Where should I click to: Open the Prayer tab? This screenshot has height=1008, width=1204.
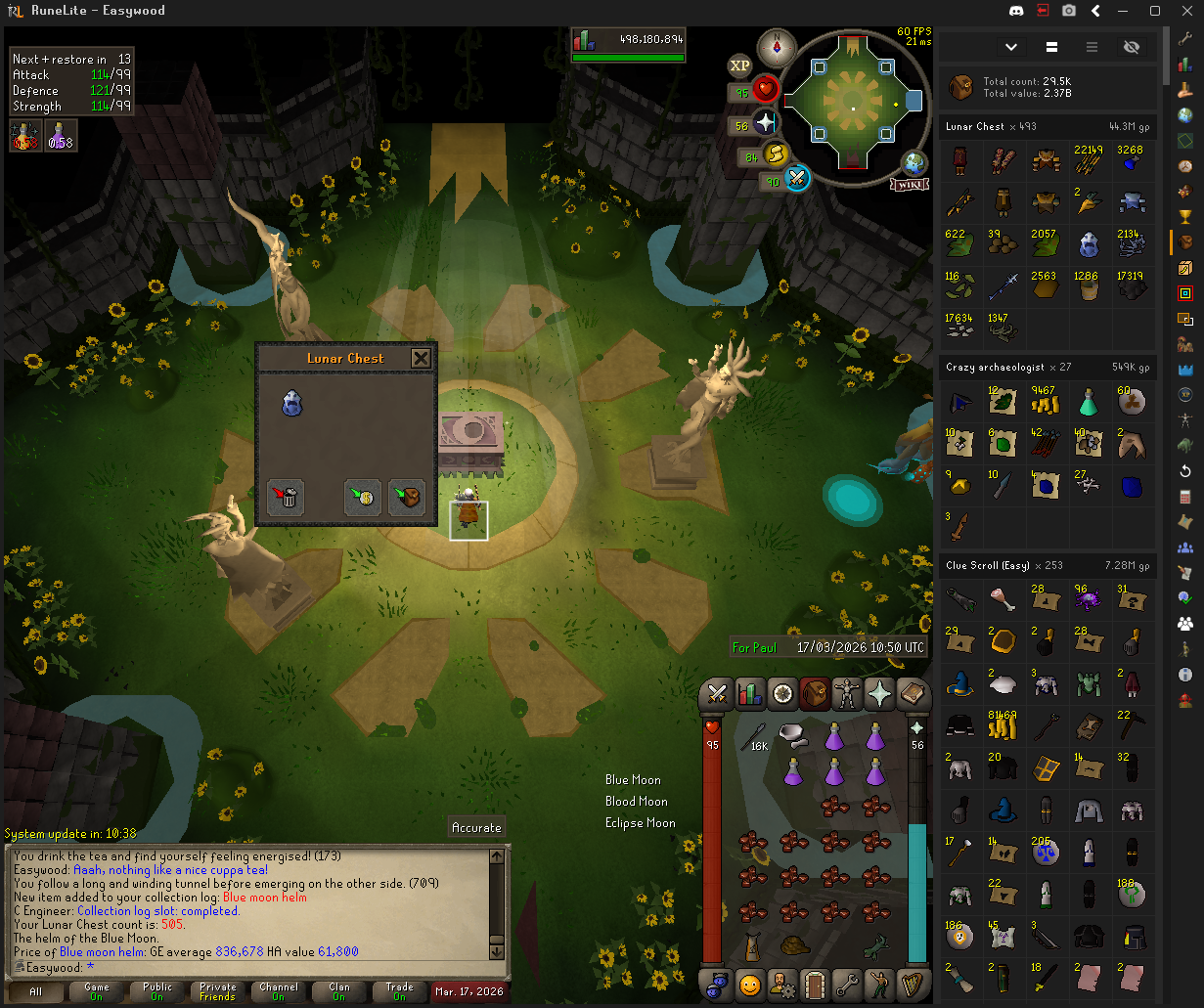pos(879,693)
